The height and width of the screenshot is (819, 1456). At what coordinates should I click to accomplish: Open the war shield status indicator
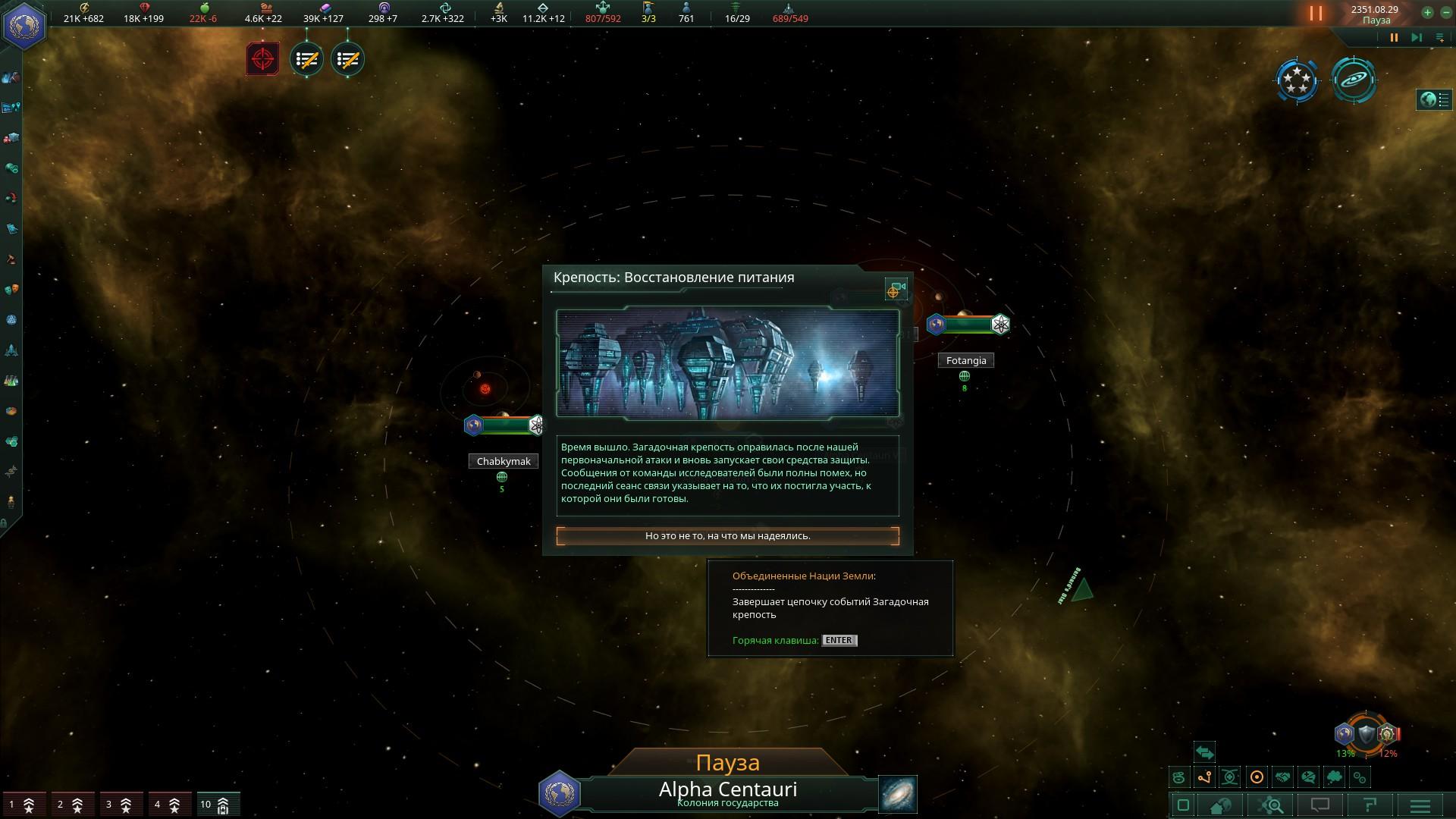click(1366, 733)
